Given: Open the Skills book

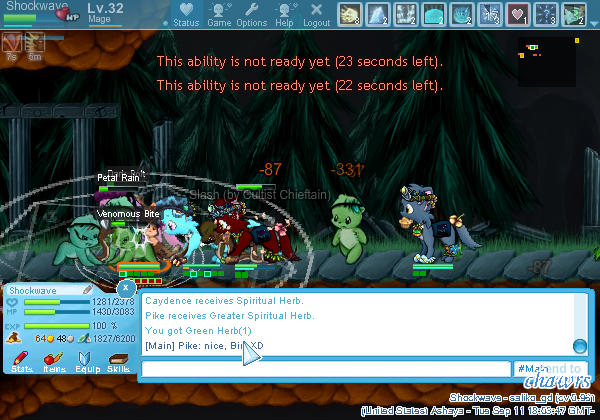Looking at the screenshot, I should [x=118, y=362].
